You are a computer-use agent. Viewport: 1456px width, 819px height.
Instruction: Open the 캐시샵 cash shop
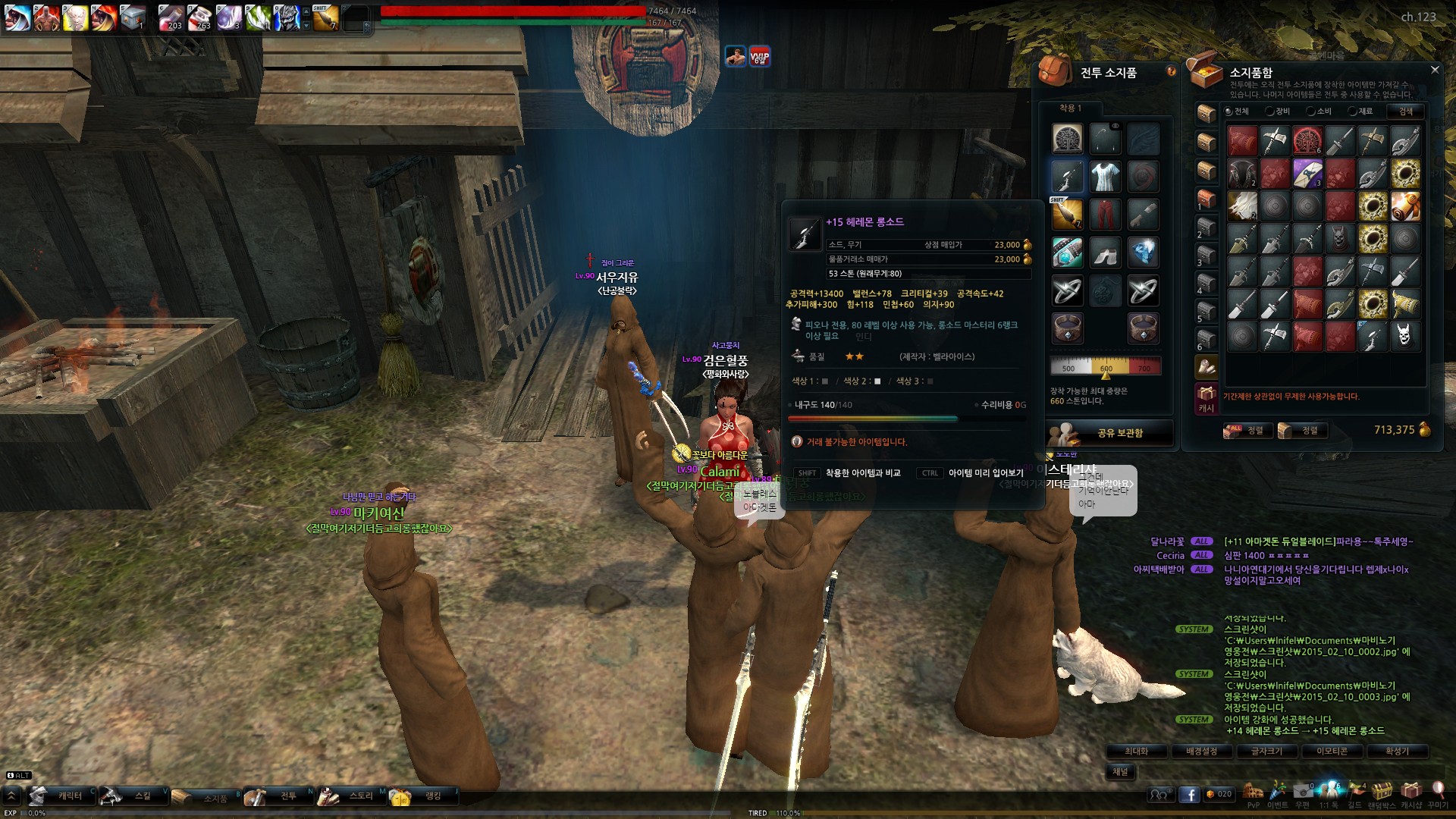point(1410,793)
